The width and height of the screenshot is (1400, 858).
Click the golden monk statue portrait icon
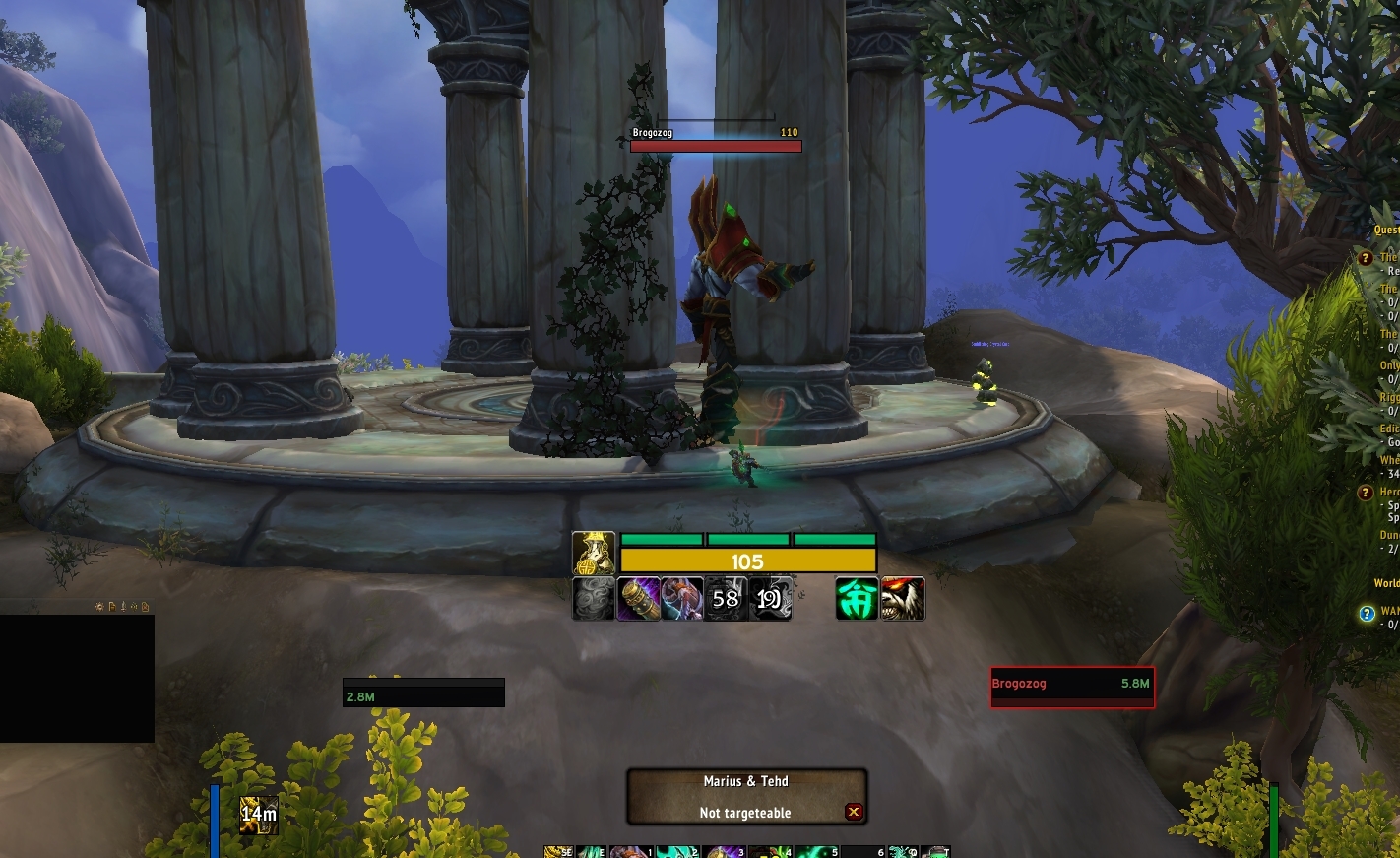(594, 553)
